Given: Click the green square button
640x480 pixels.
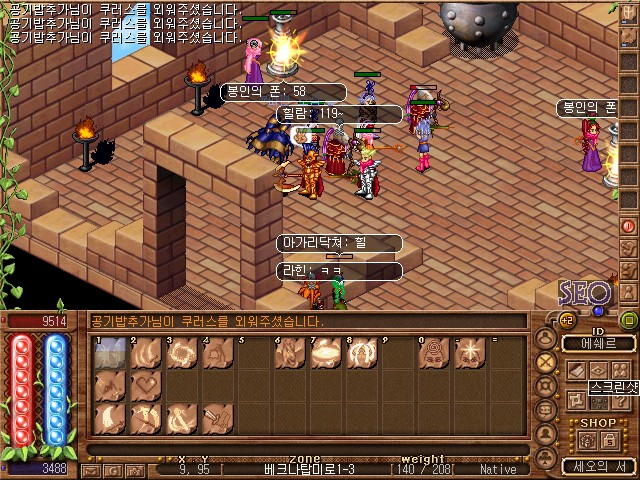Looking at the screenshot, I should tap(628, 320).
